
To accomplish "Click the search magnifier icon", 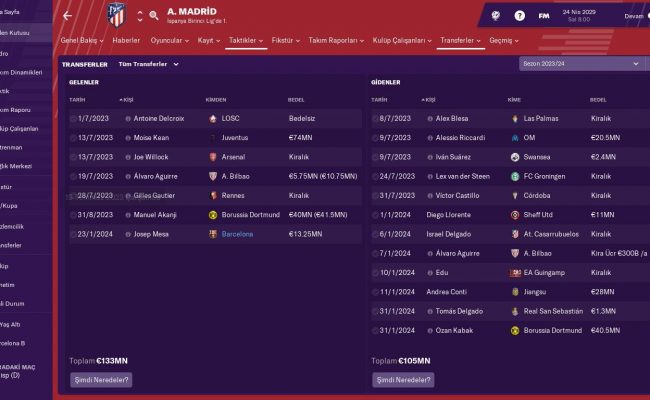I will (x=154, y=17).
